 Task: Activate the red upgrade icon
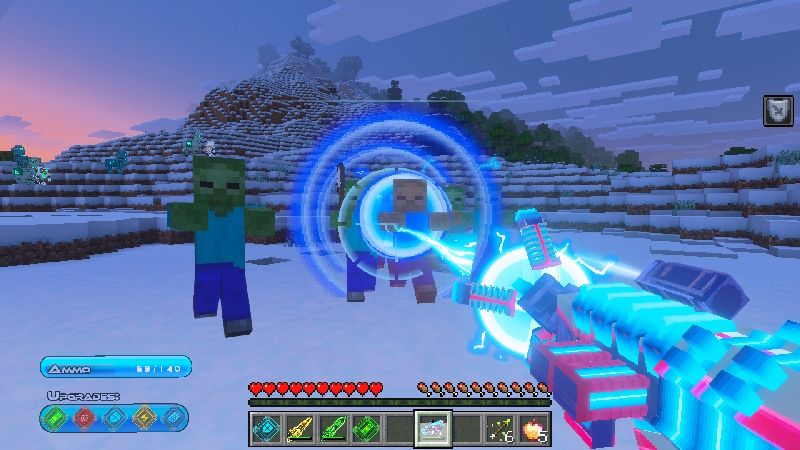pos(85,417)
